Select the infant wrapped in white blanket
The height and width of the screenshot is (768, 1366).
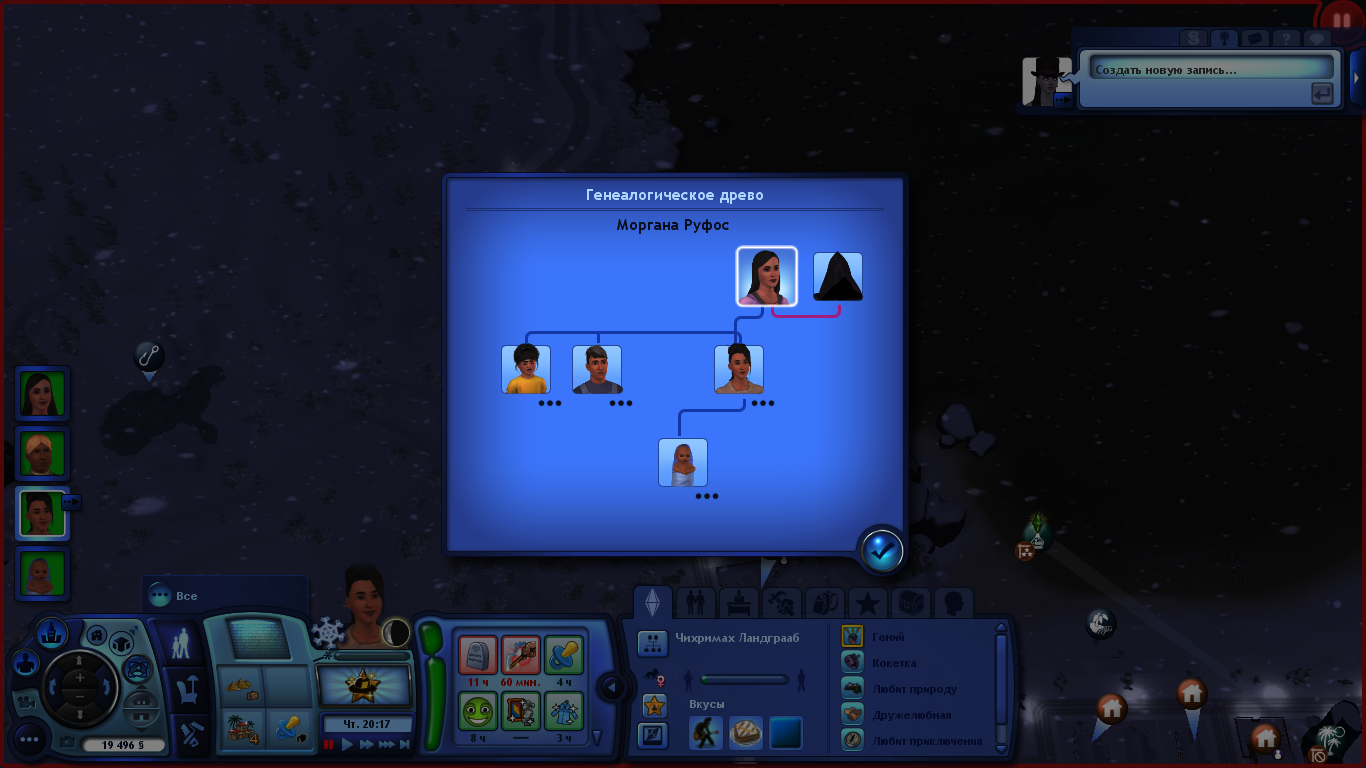(x=683, y=463)
